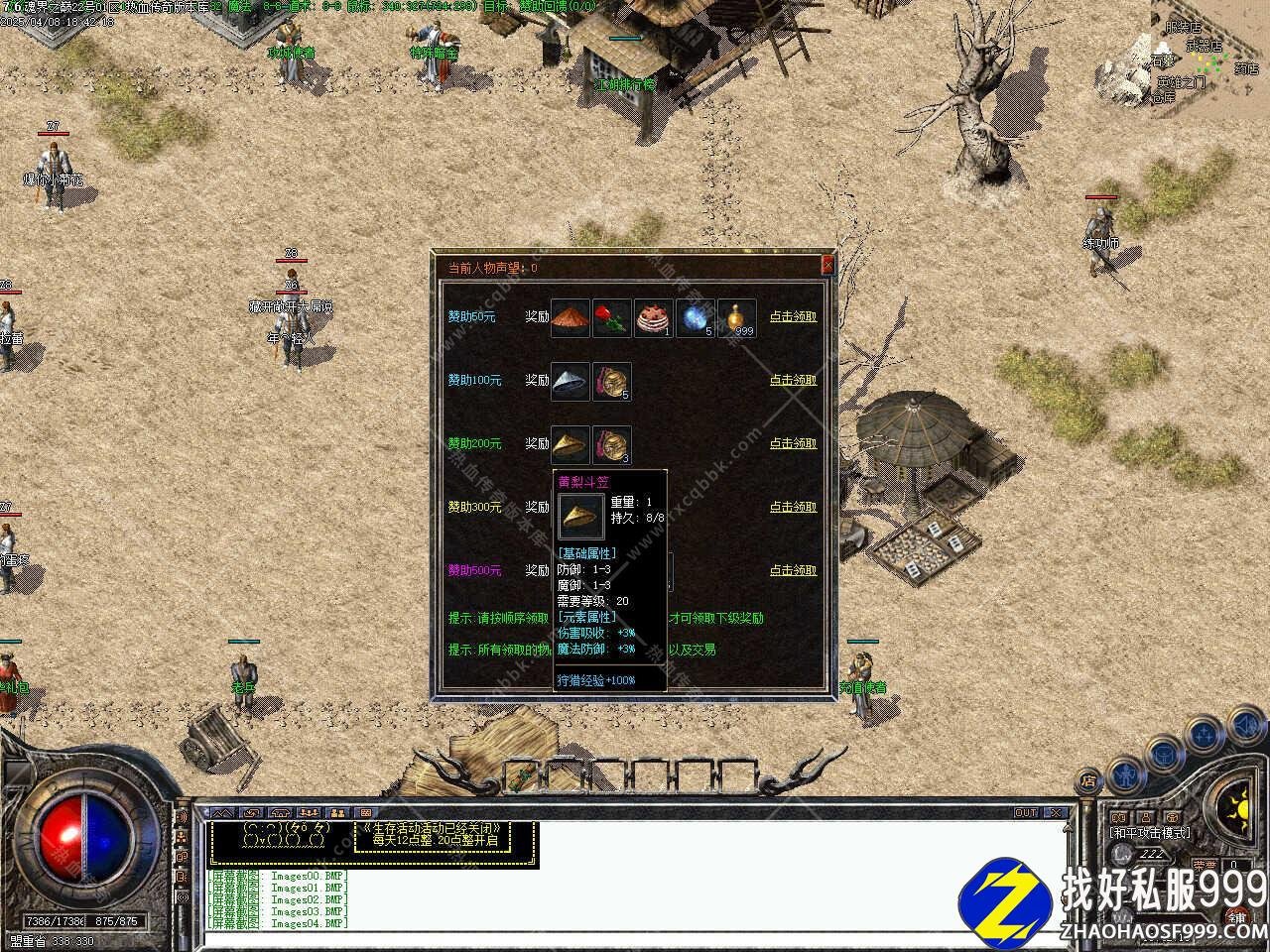The width and height of the screenshot is (1270, 952).
Task: Select the strawberry cake reward item
Action: [653, 318]
